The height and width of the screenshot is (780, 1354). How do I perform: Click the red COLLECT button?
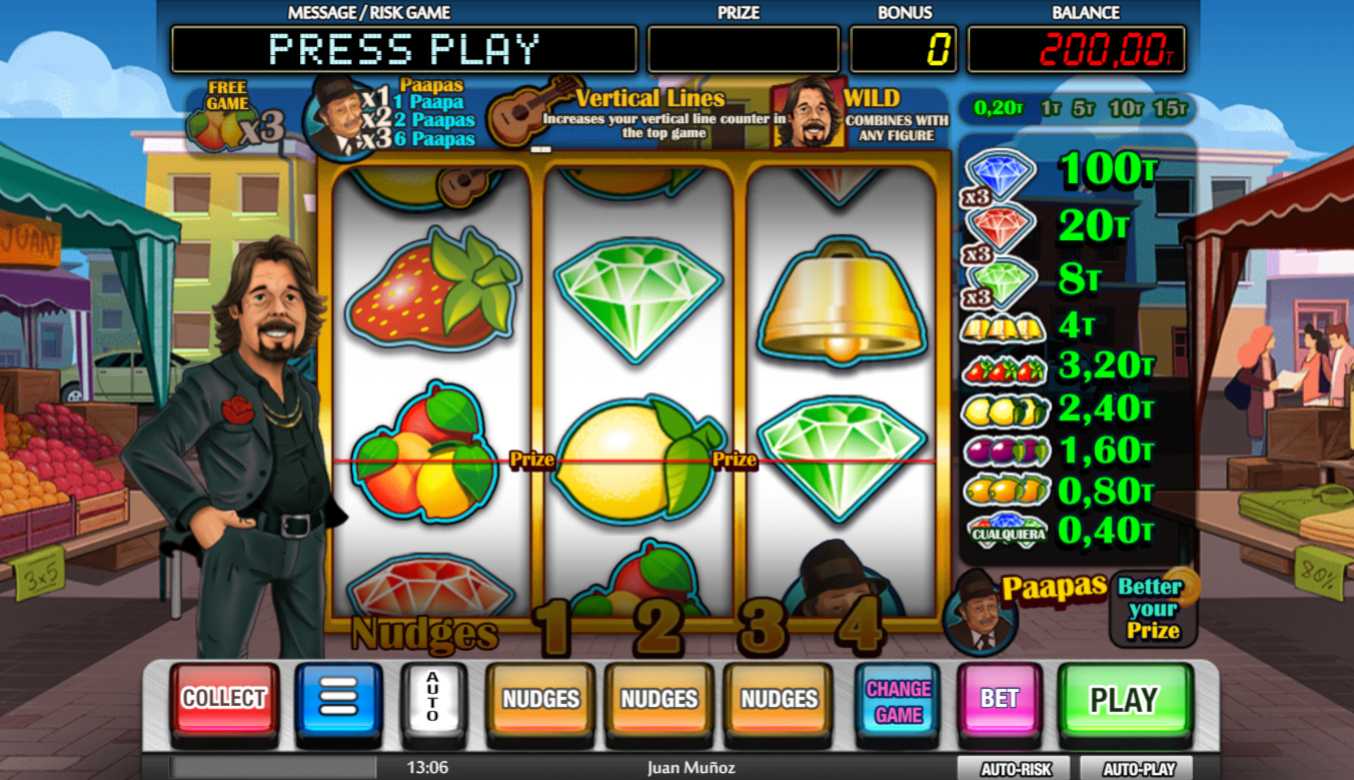(224, 698)
